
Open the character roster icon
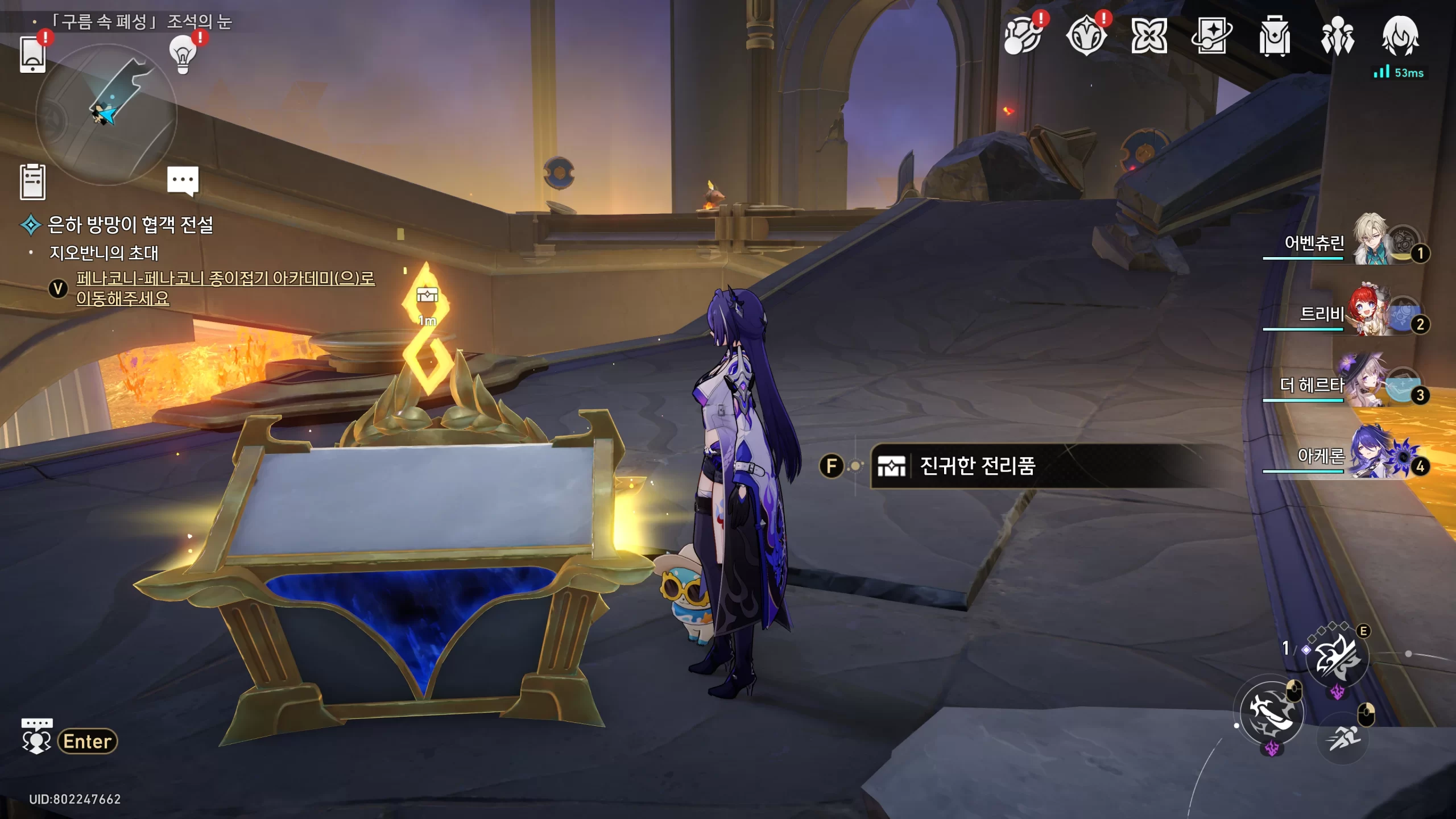coord(1337,36)
